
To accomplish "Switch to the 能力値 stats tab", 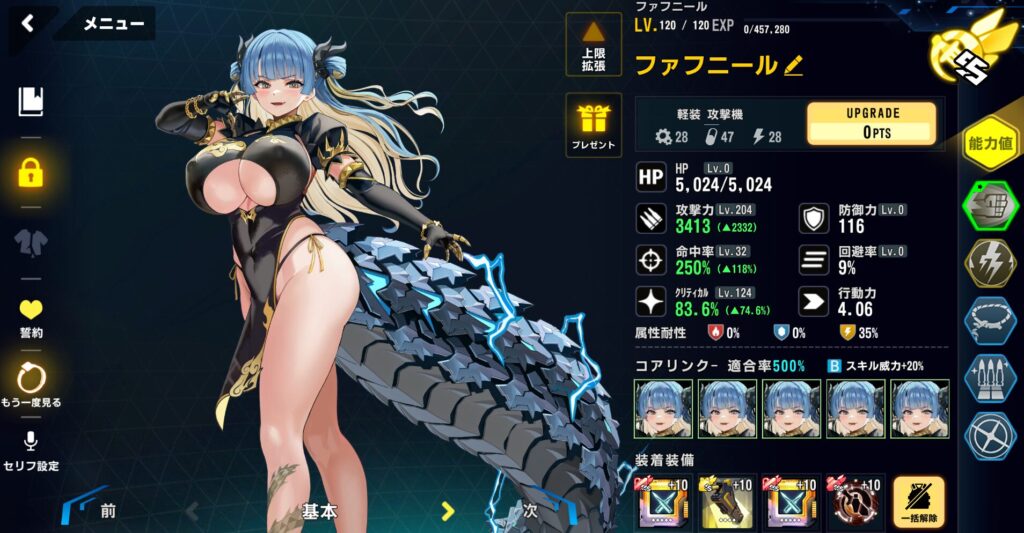I will click(990, 143).
